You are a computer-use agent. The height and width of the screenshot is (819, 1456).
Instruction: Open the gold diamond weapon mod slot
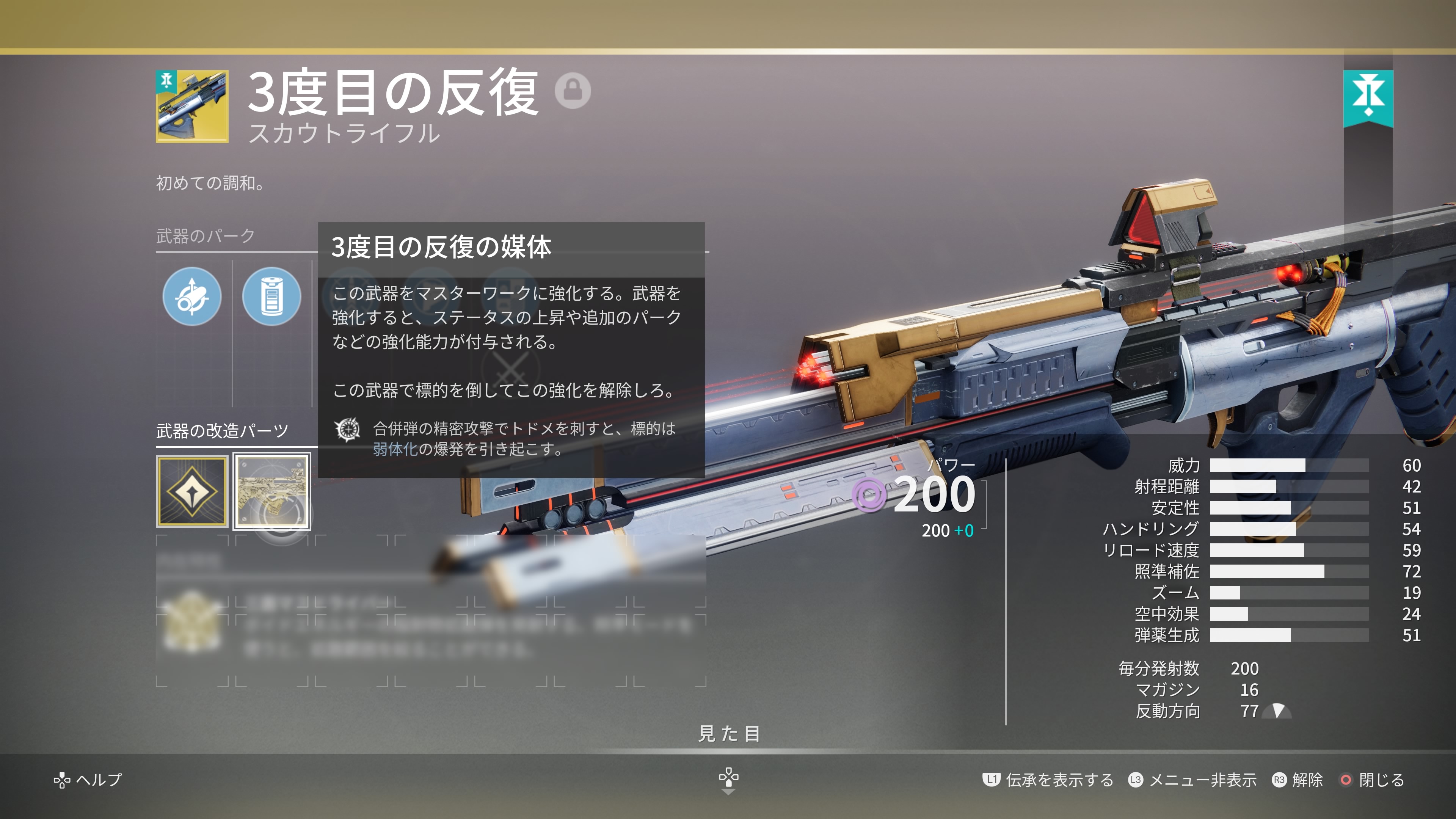click(x=192, y=491)
